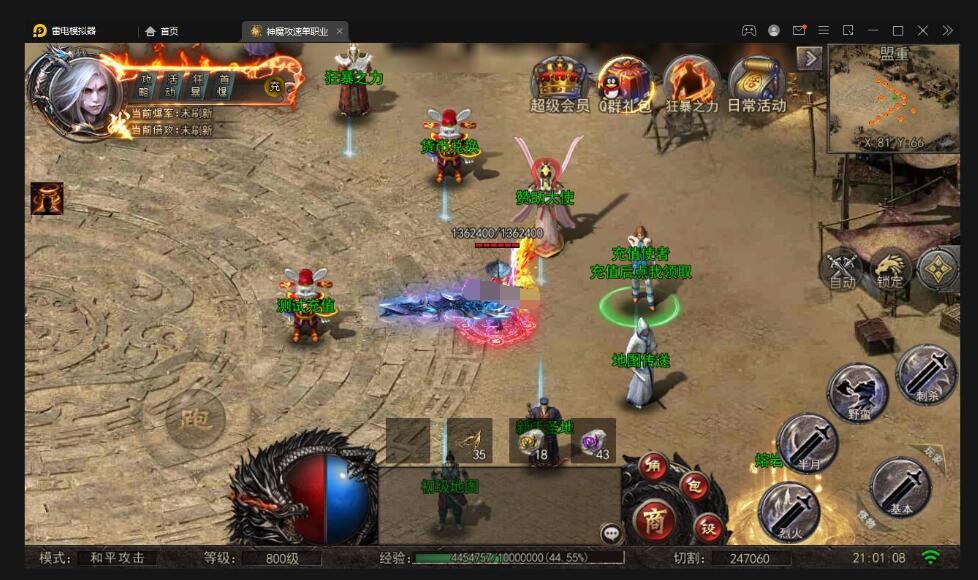
Task: Open the 超级会员 crown icon
Action: (558, 80)
